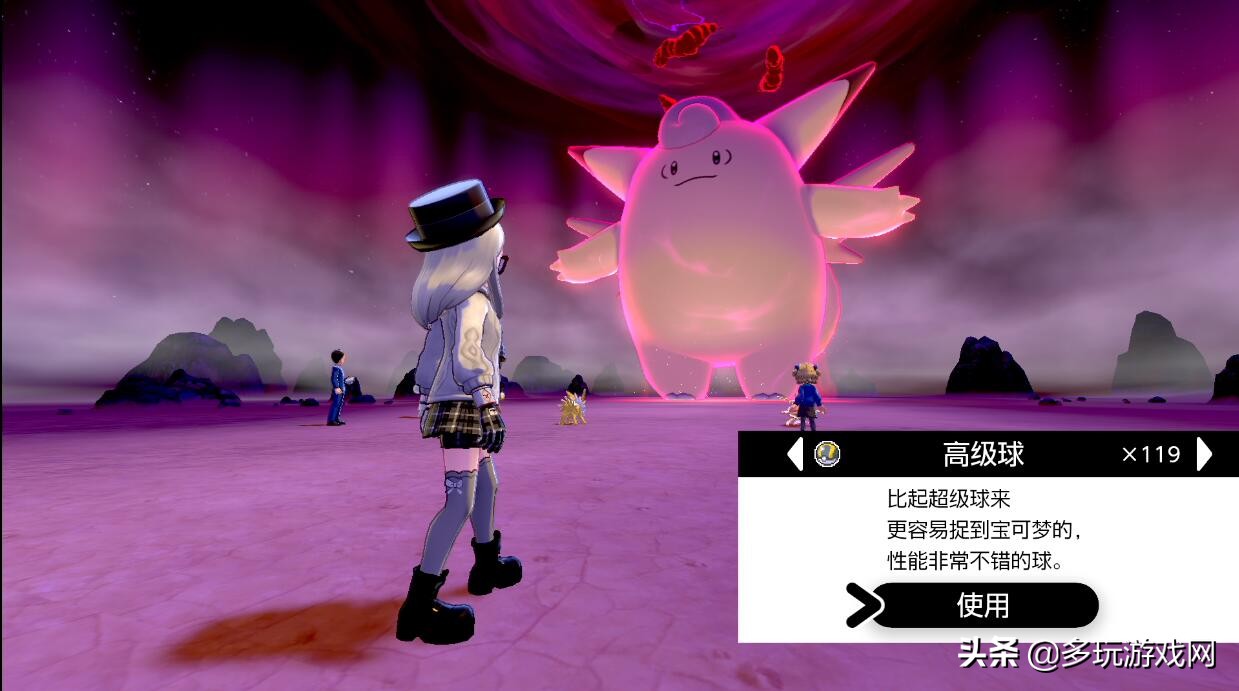Select the 高级球 Ultra Ball icon
The width and height of the screenshot is (1239, 691).
pyautogui.click(x=827, y=454)
